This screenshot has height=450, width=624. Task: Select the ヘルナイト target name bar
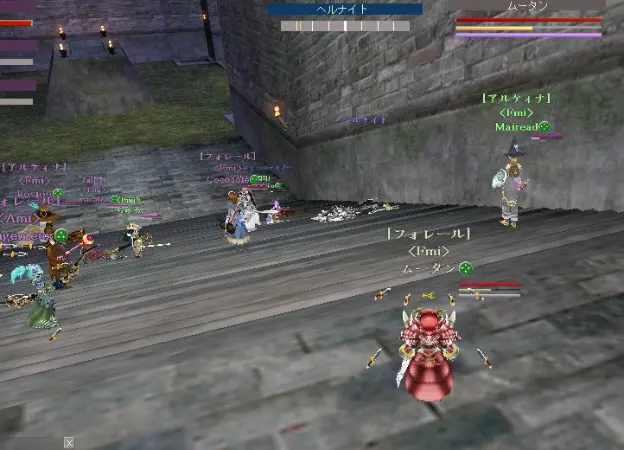[344, 9]
